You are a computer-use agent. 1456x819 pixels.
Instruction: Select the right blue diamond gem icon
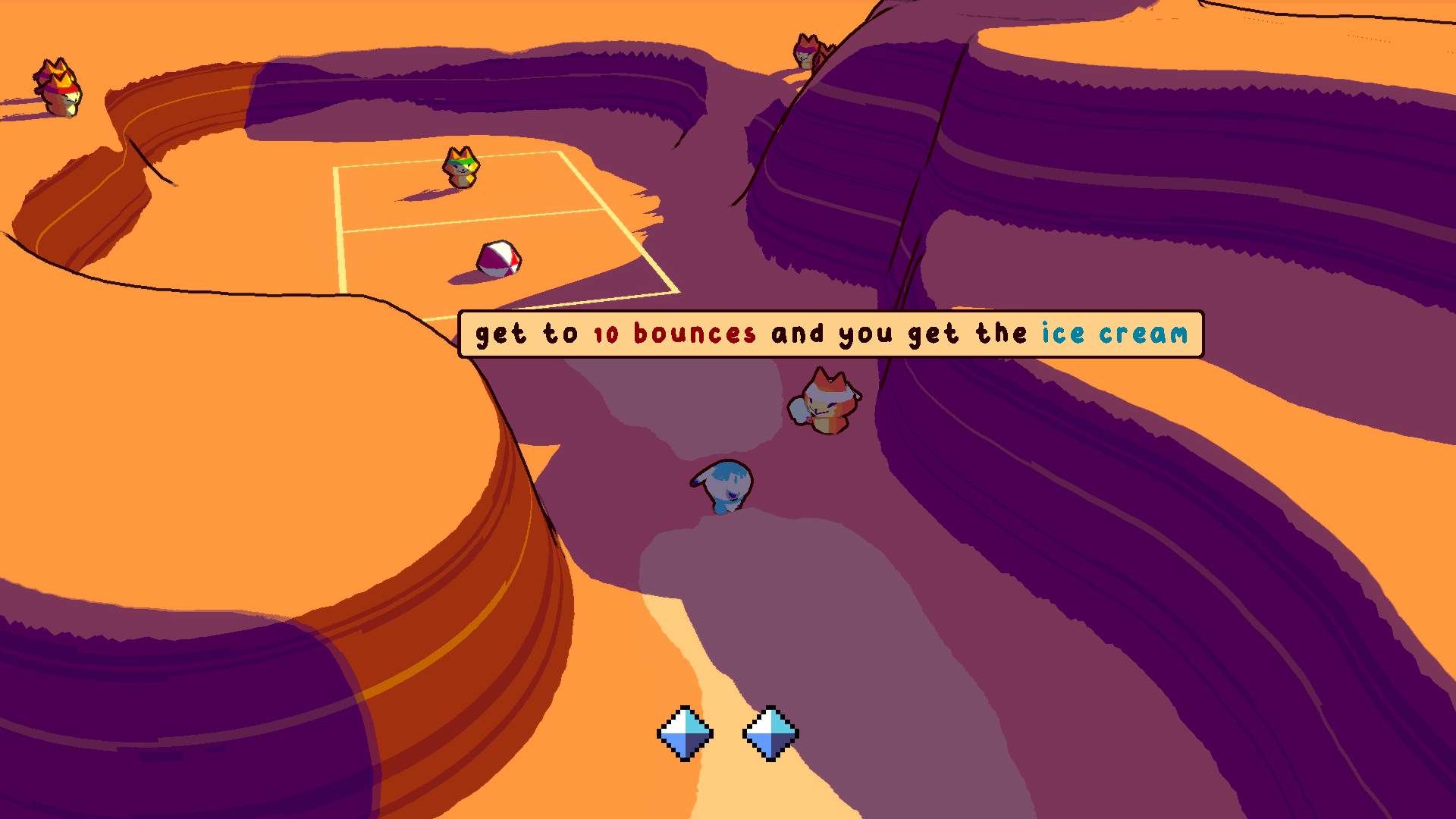tap(772, 734)
